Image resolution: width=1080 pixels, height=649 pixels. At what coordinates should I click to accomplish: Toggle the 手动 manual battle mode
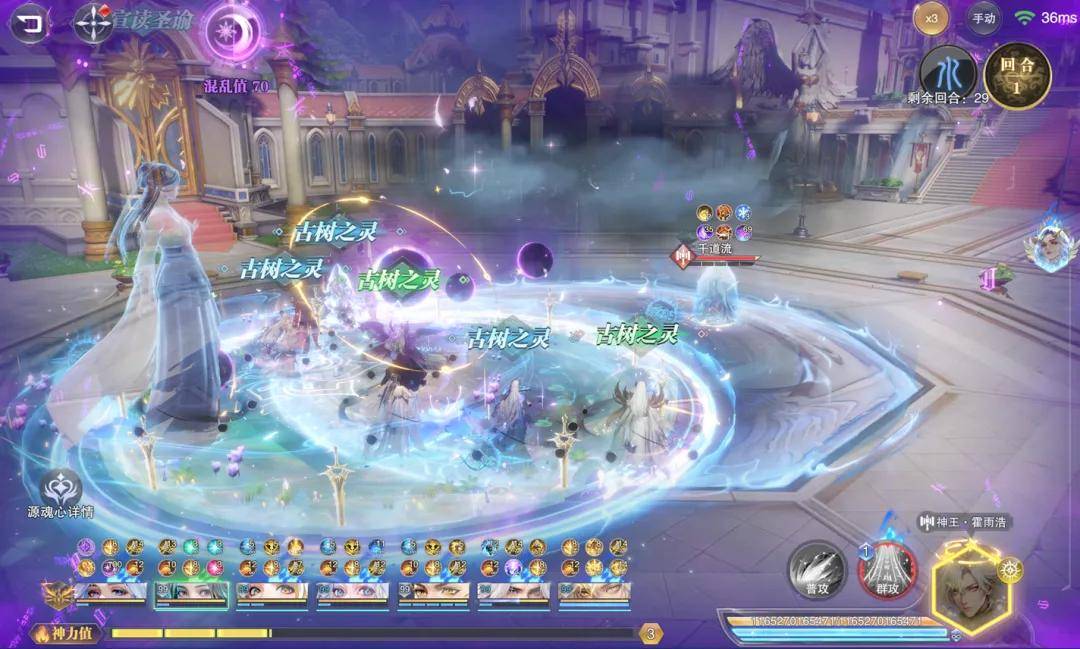984,18
